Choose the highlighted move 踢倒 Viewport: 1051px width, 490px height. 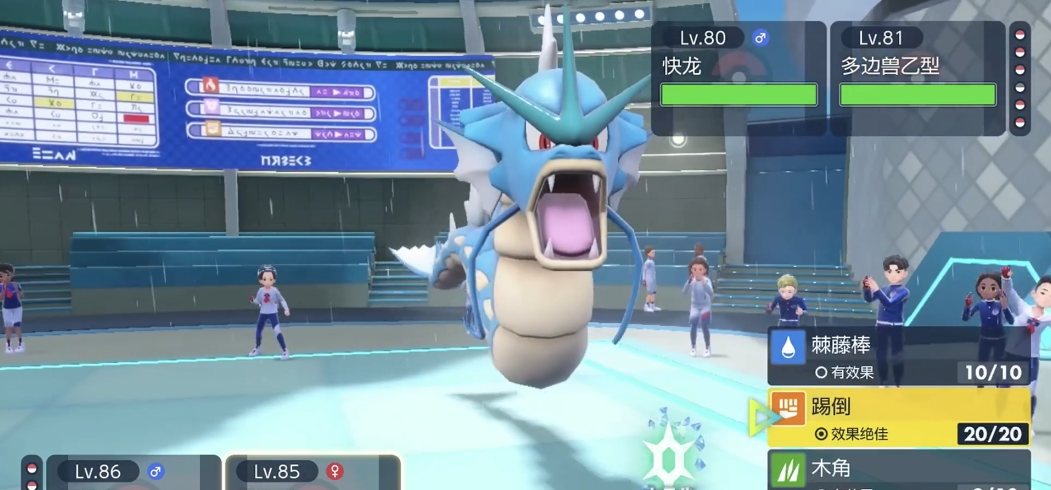(x=898, y=418)
